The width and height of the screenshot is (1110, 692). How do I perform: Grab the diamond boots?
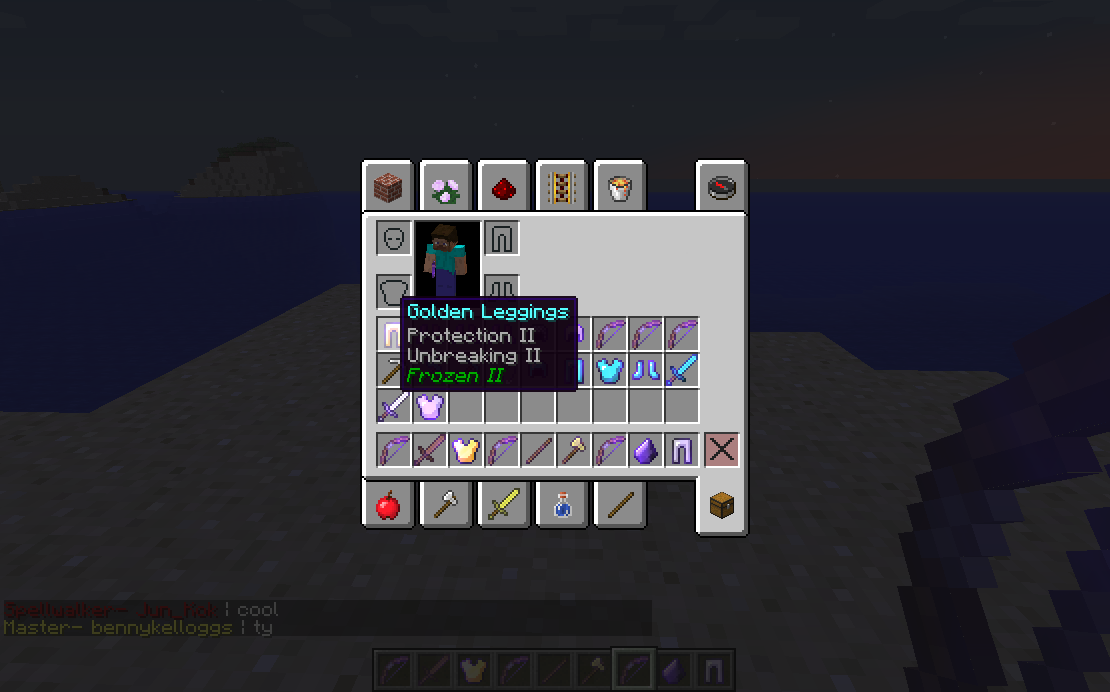[646, 370]
